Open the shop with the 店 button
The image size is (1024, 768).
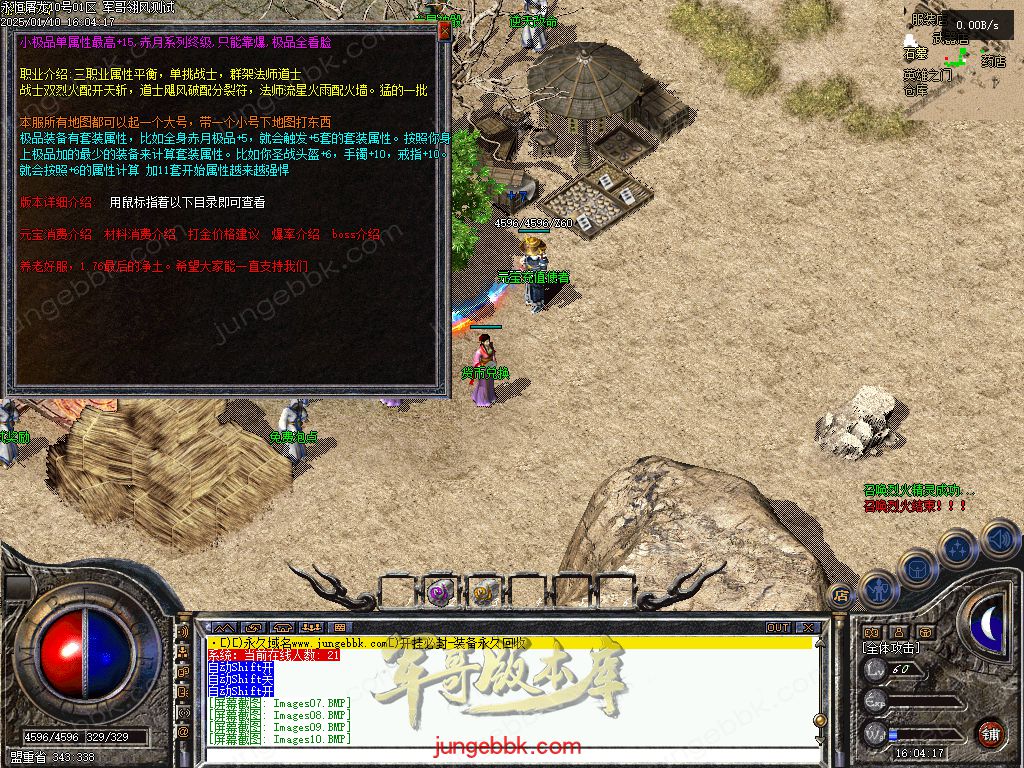841,592
